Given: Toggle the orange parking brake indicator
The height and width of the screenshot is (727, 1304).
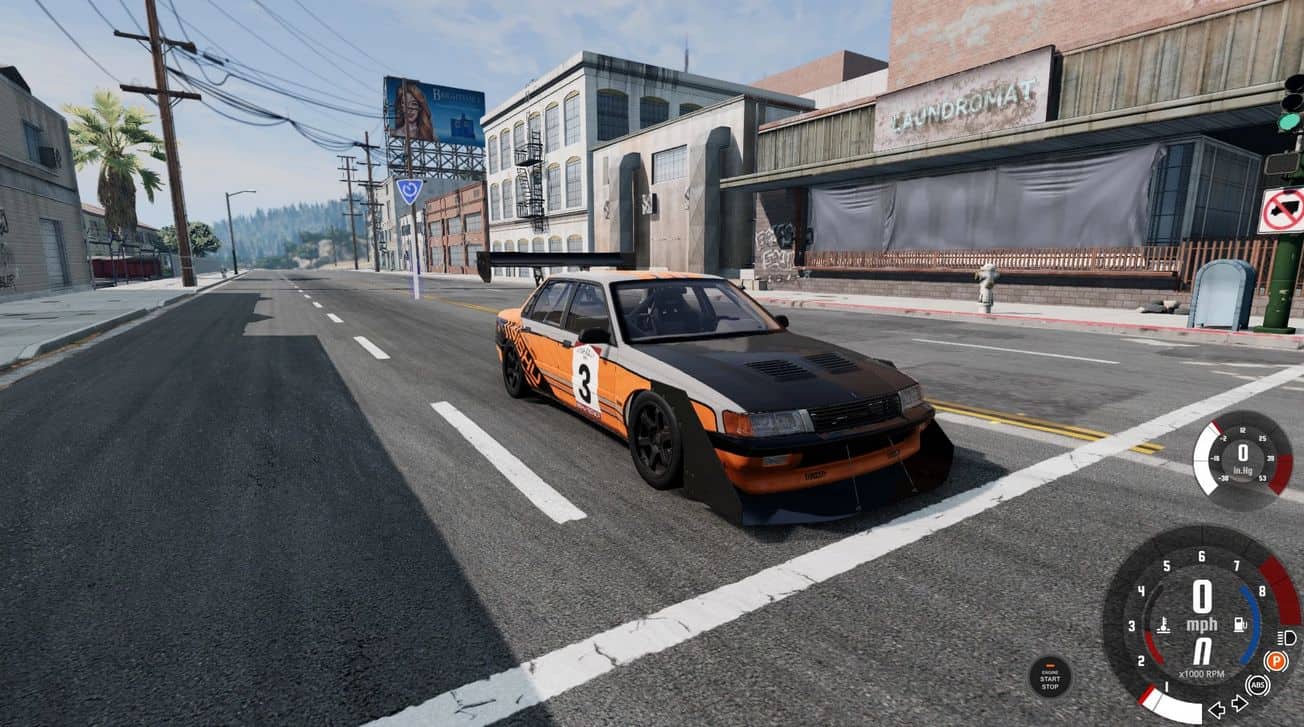Looking at the screenshot, I should (1275, 661).
